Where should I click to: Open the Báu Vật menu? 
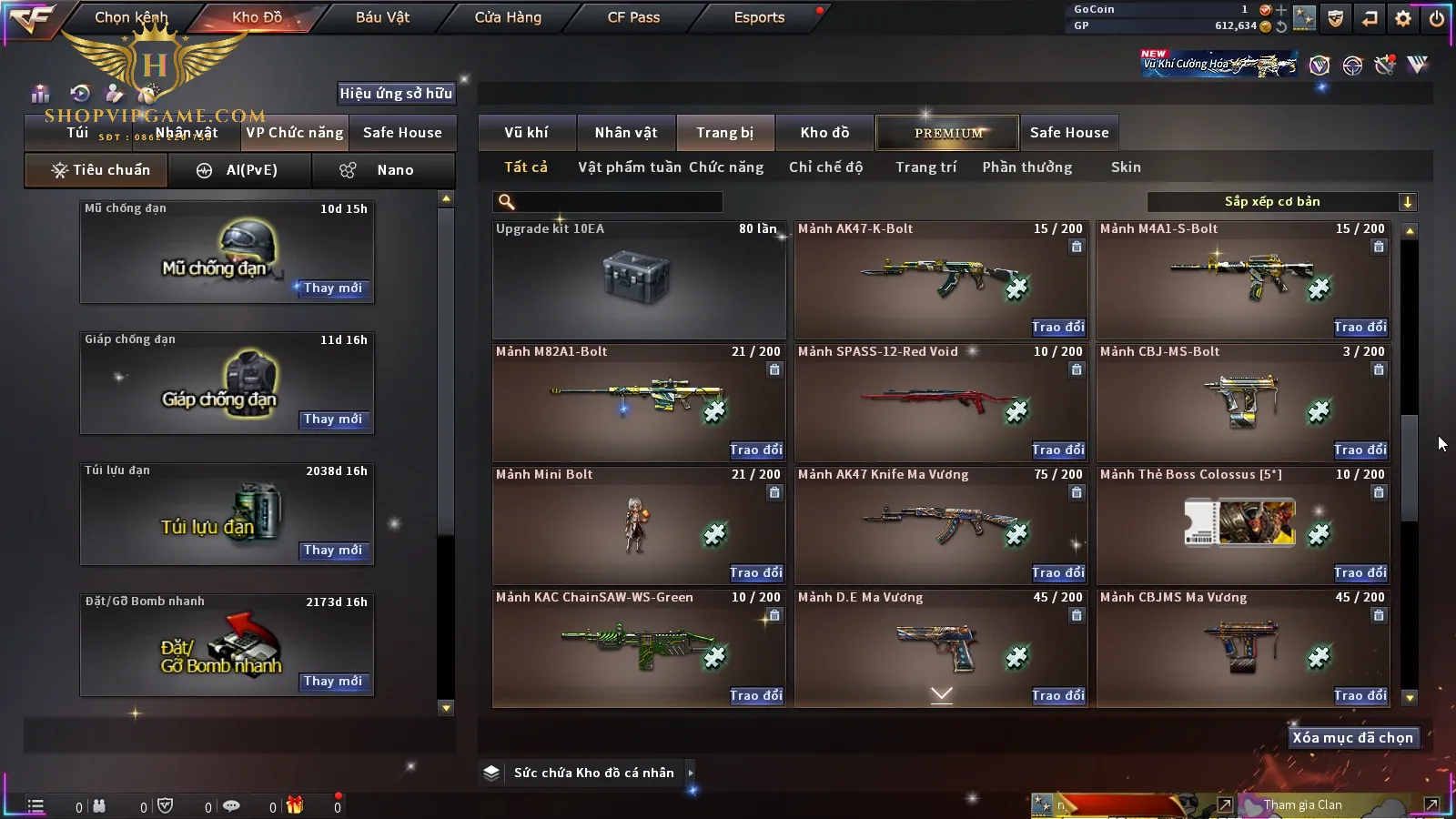[x=382, y=17]
